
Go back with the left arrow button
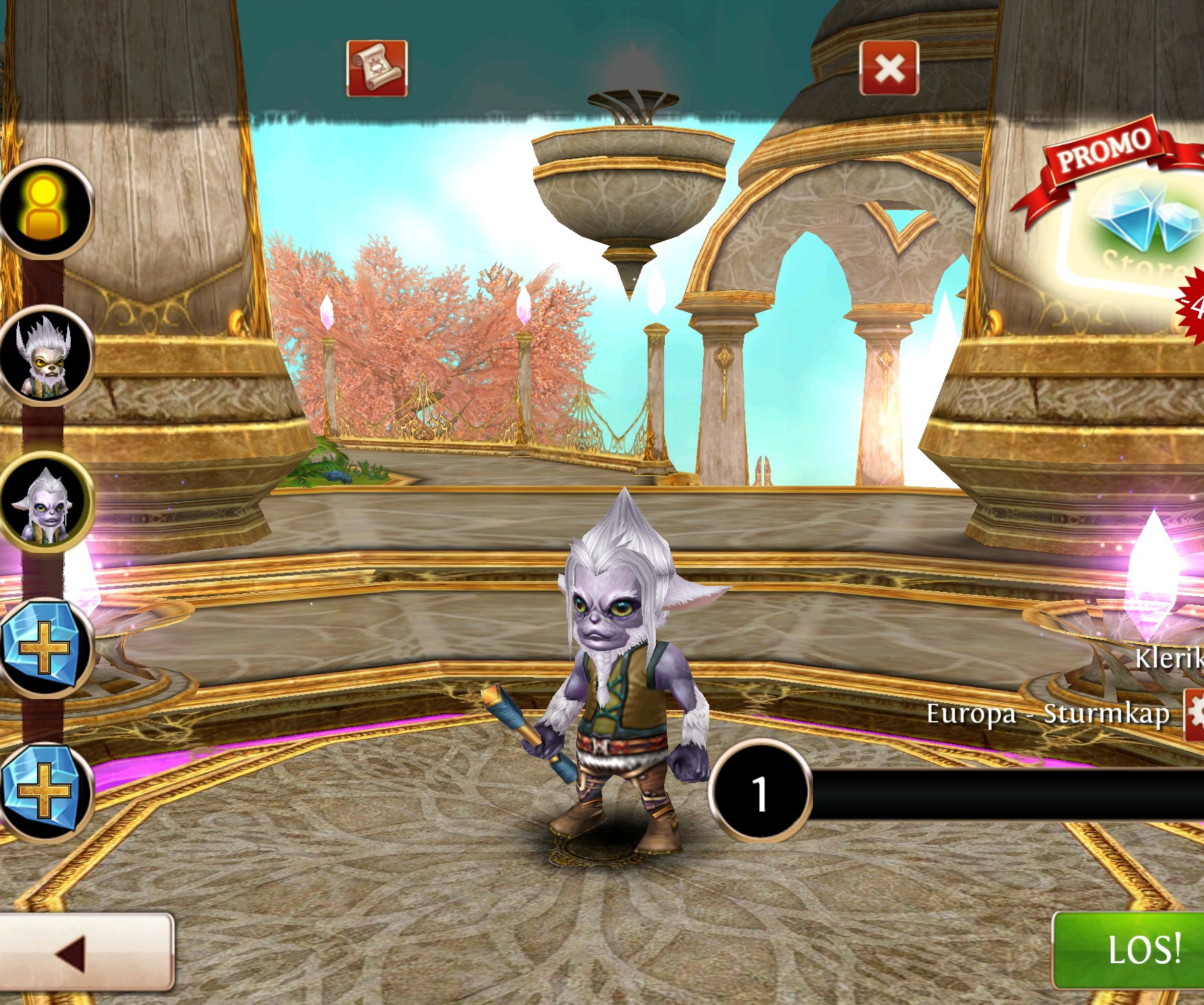click(x=86, y=951)
